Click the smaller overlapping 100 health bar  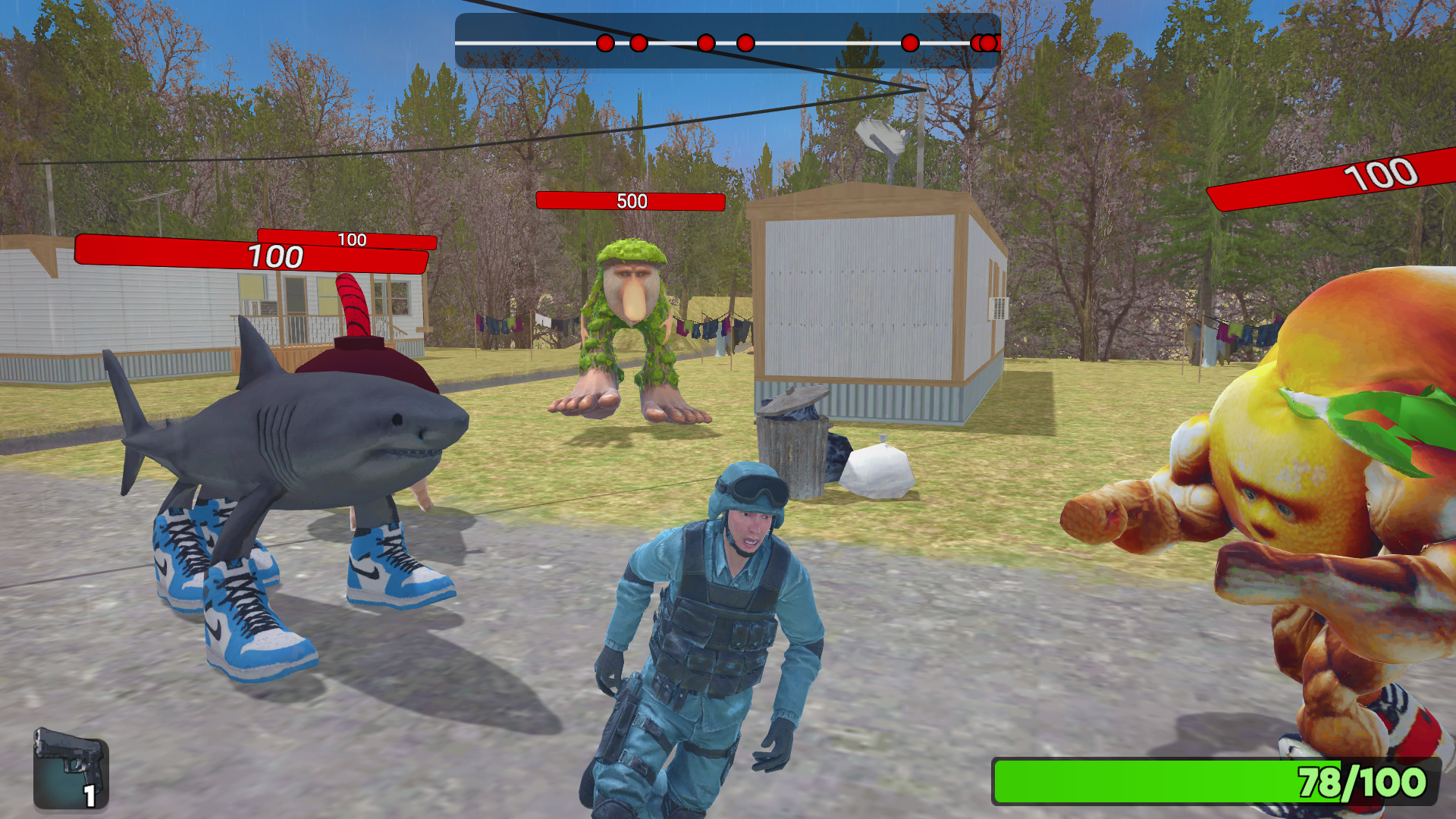tap(353, 241)
